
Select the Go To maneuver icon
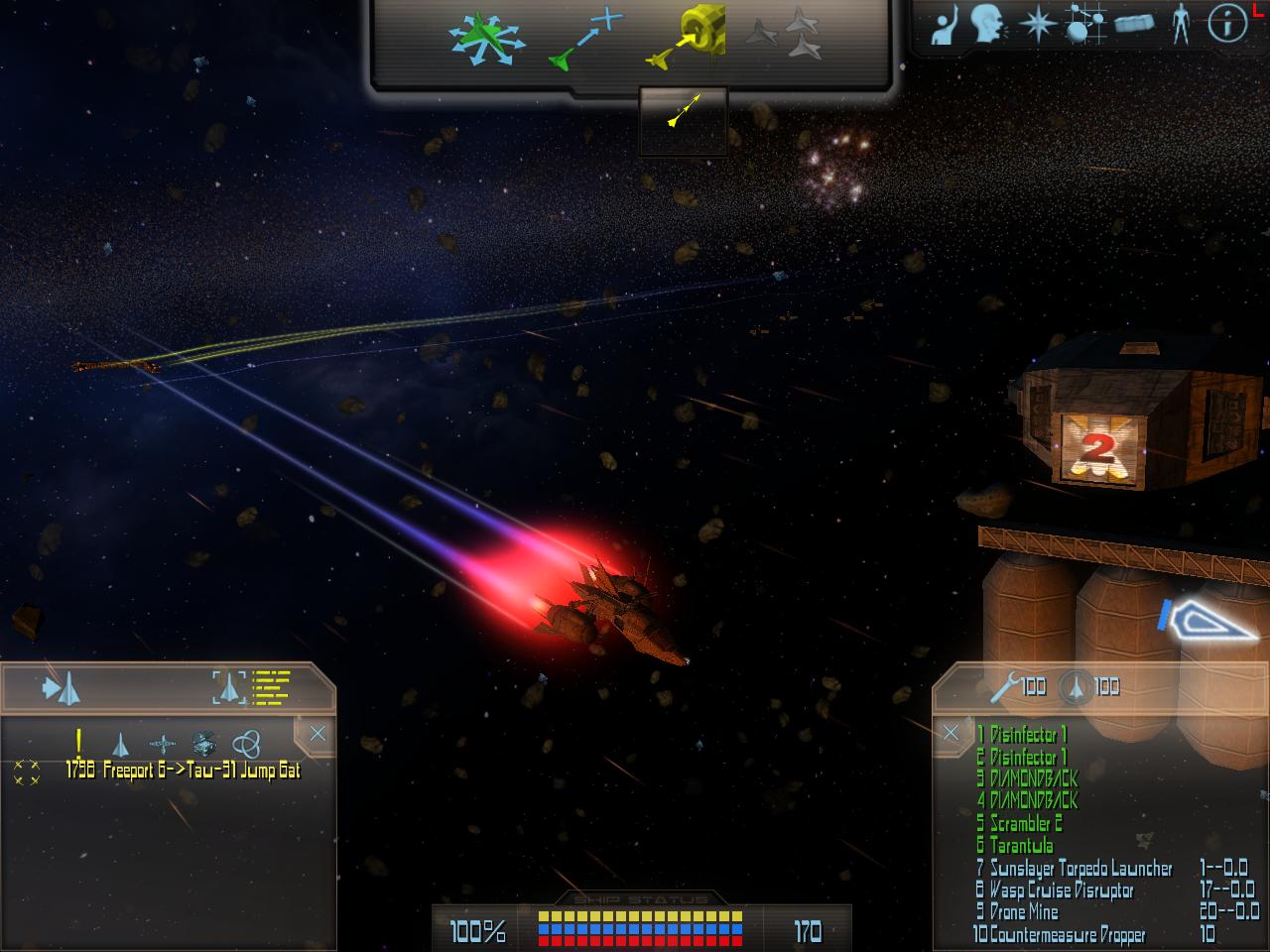585,42
